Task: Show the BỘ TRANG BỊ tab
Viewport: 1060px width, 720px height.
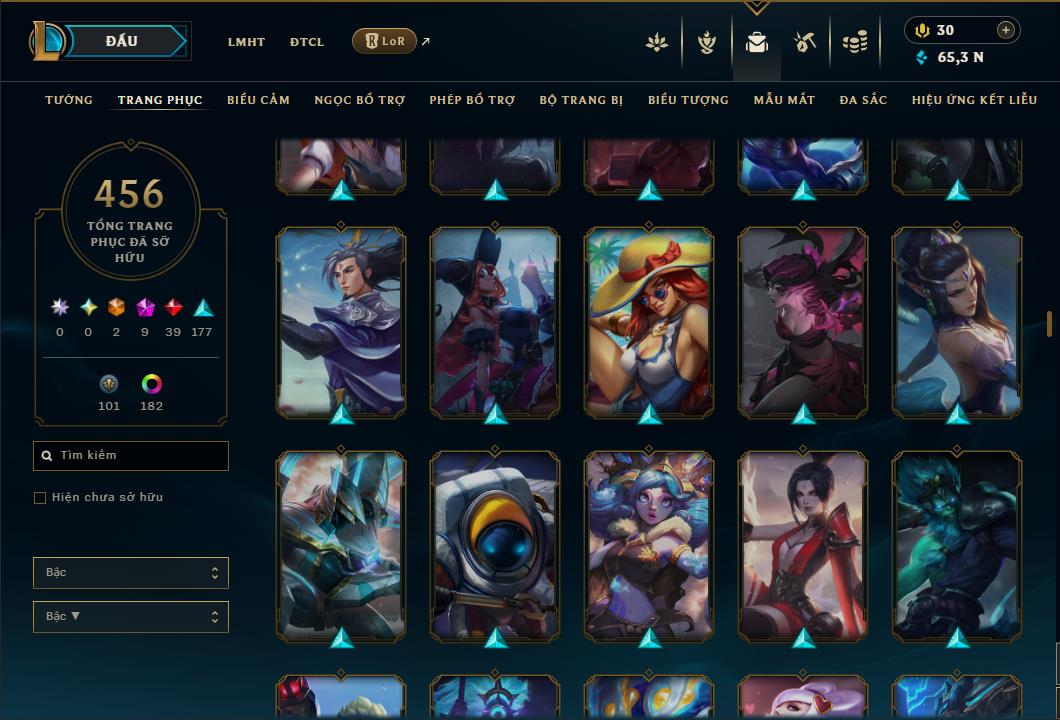Action: click(581, 100)
